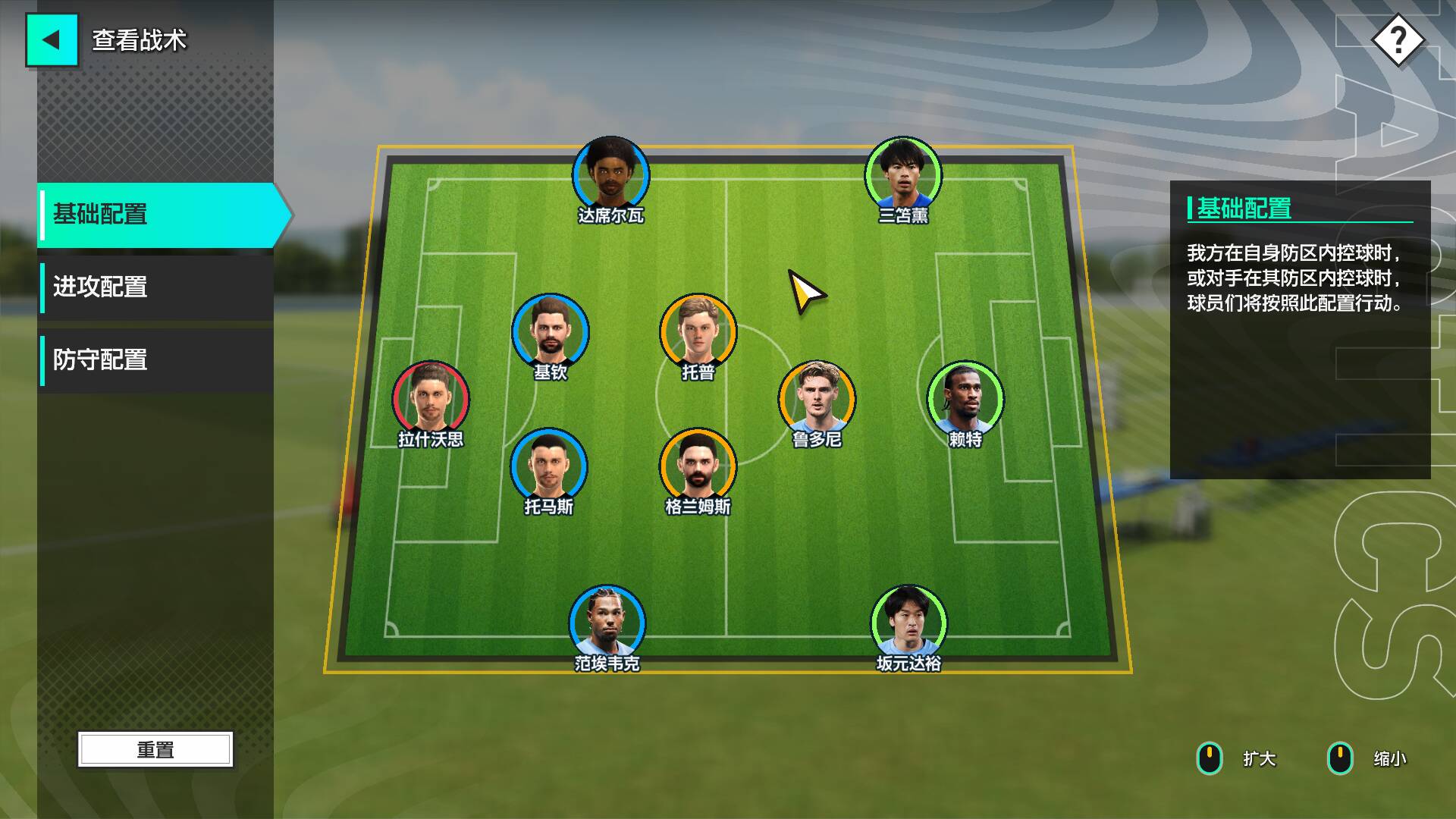
Task: Select player 达席尔瓦 on the pitch
Action: pos(610,176)
